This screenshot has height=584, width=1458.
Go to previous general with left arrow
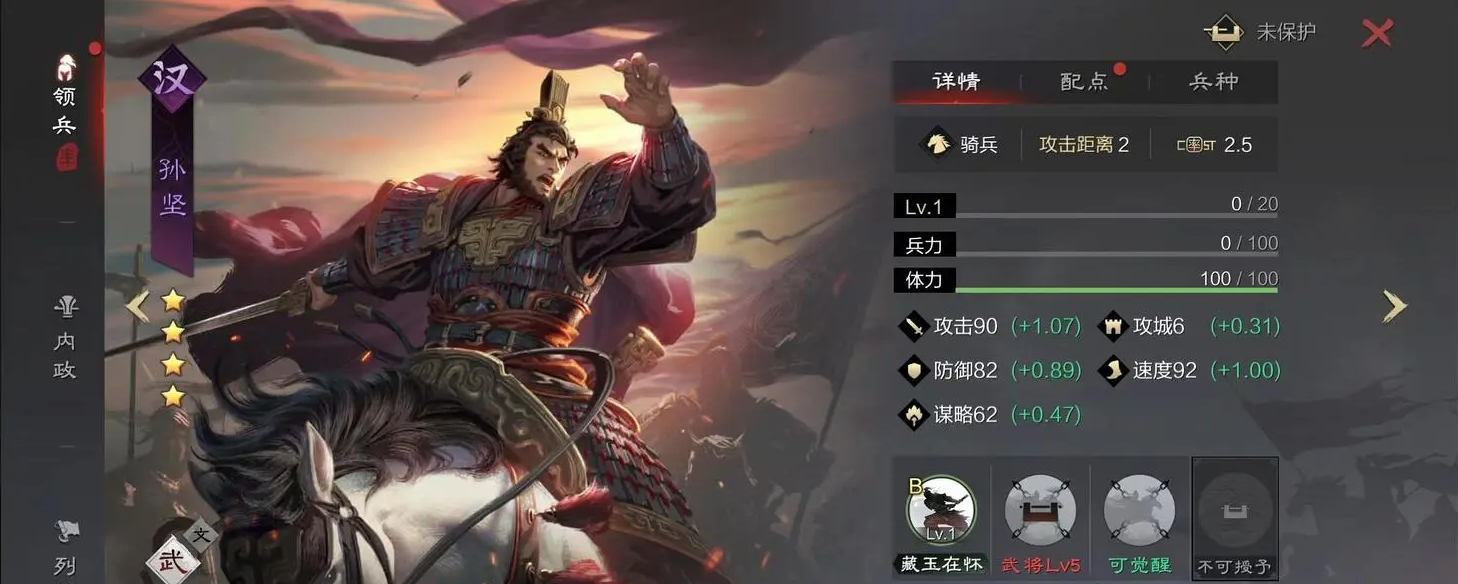point(138,307)
